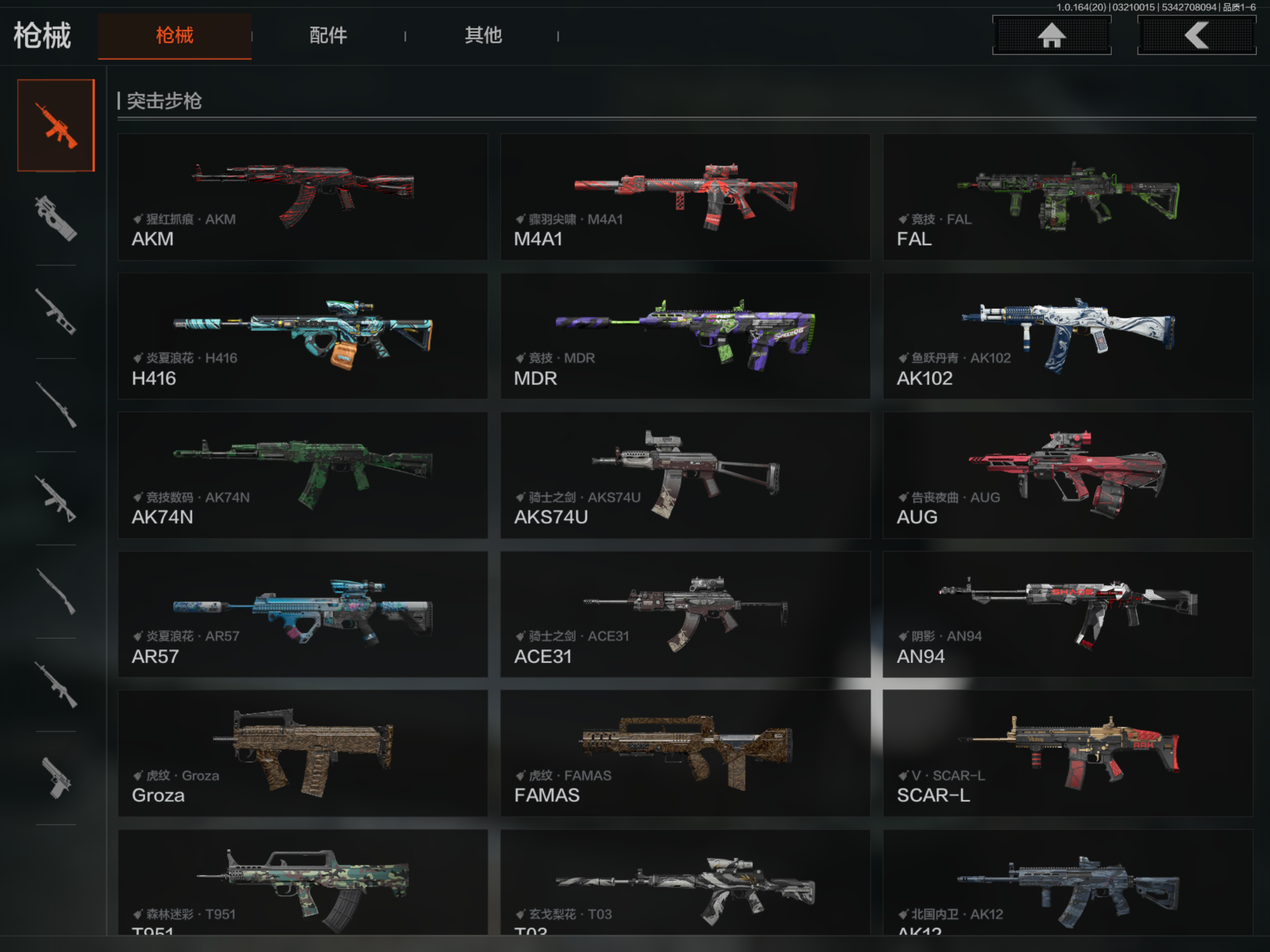This screenshot has width=1270, height=952.
Task: Choose the H416 weapon card
Action: click(303, 336)
